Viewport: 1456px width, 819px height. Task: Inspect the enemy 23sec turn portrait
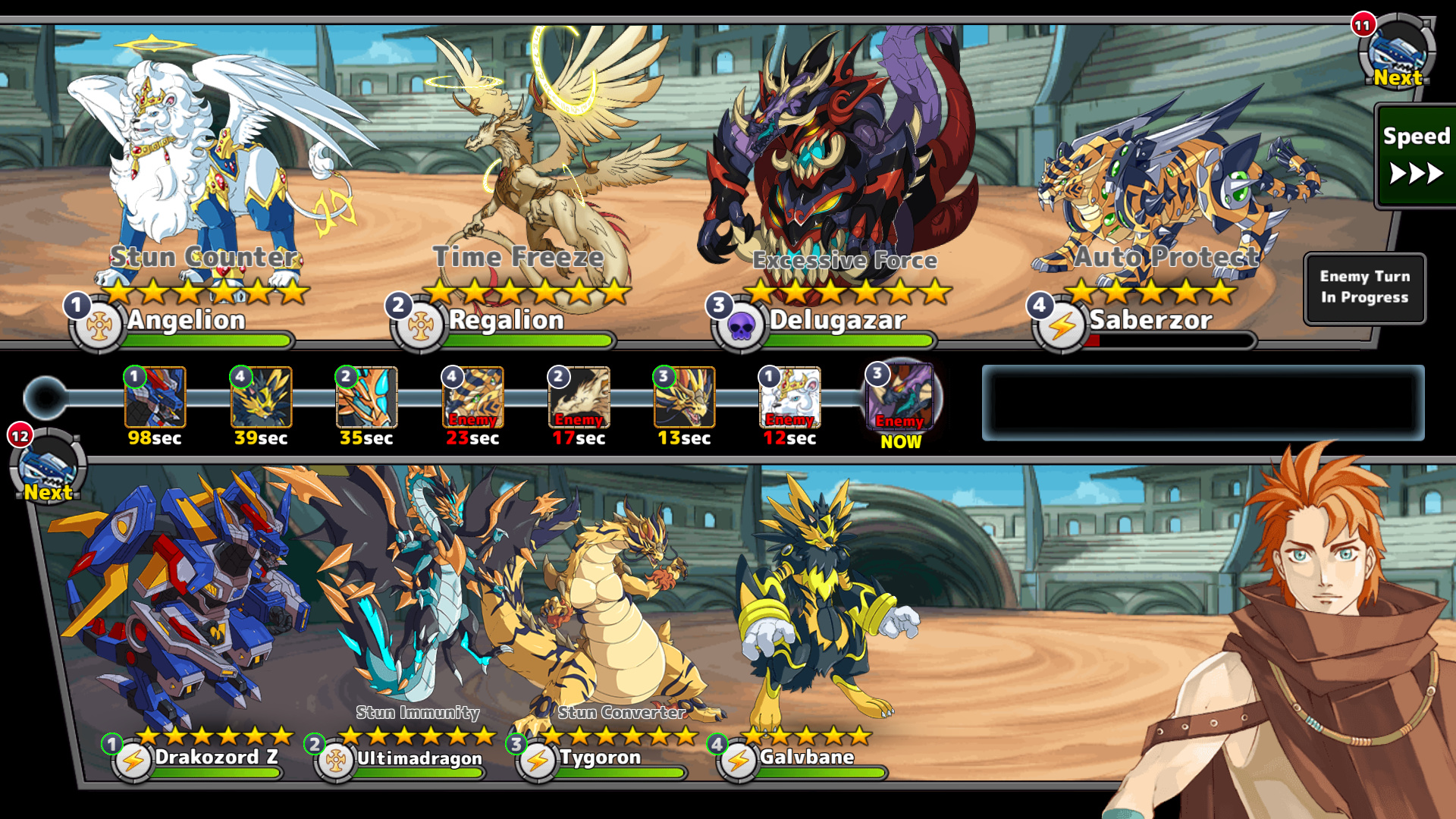click(x=472, y=397)
